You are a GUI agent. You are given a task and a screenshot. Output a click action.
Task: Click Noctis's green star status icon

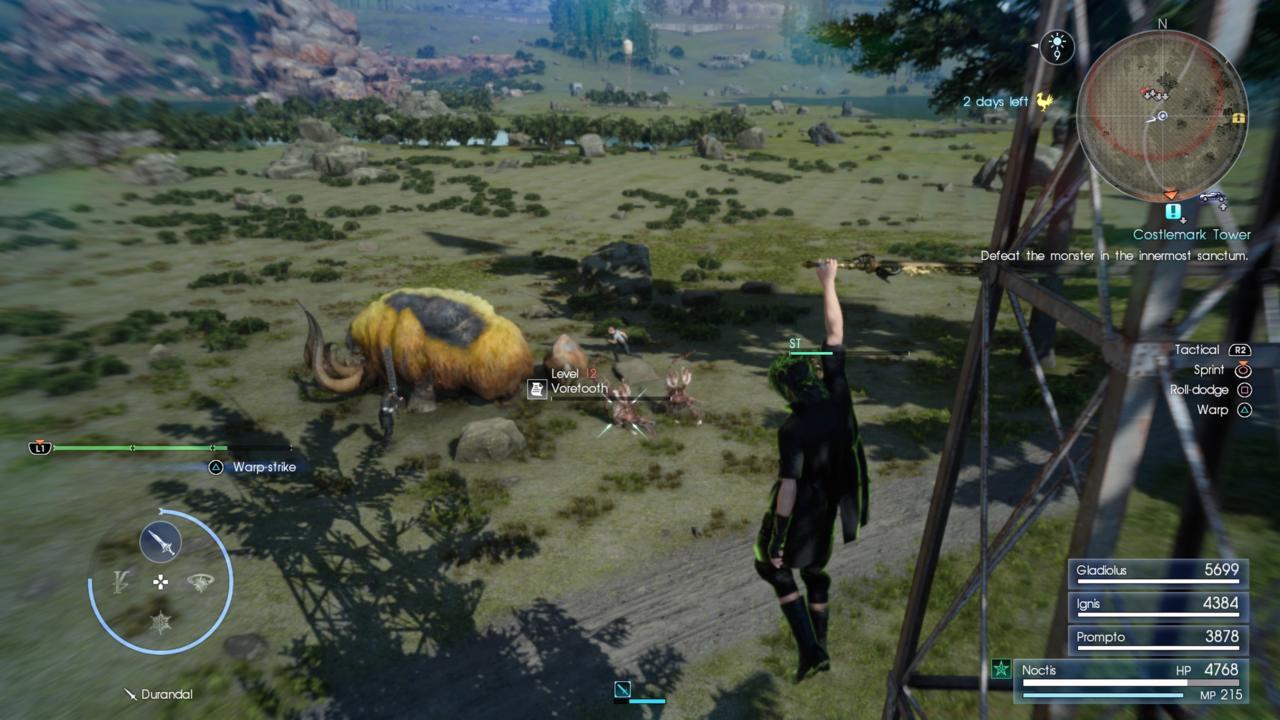[1000, 670]
